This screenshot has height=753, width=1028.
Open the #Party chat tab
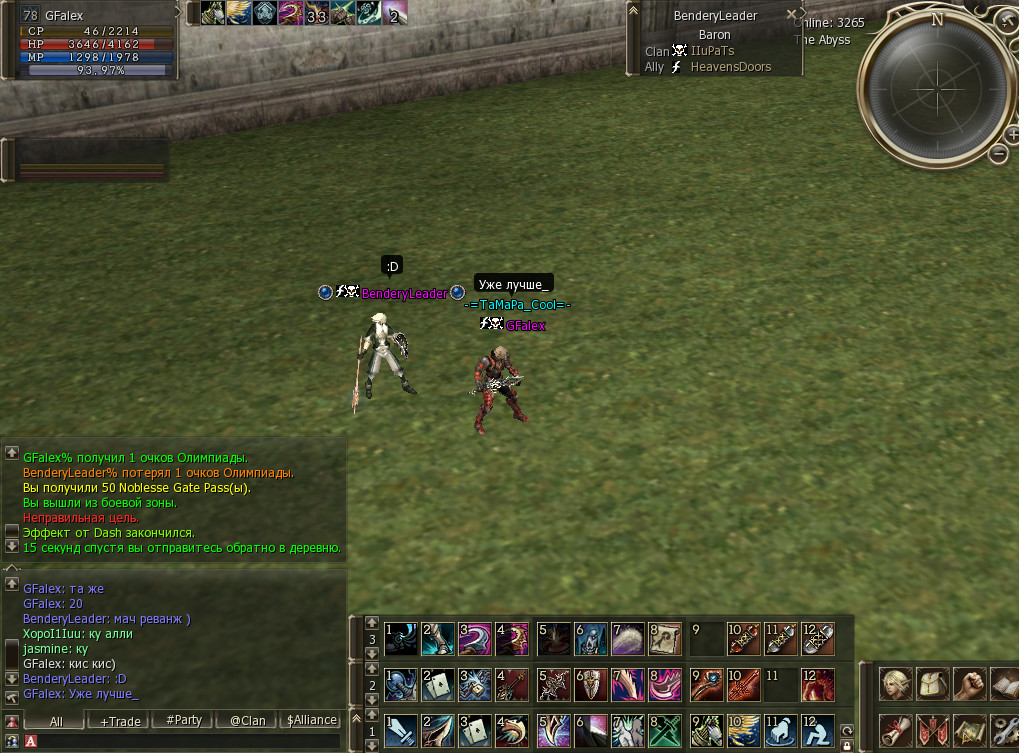pyautogui.click(x=184, y=720)
